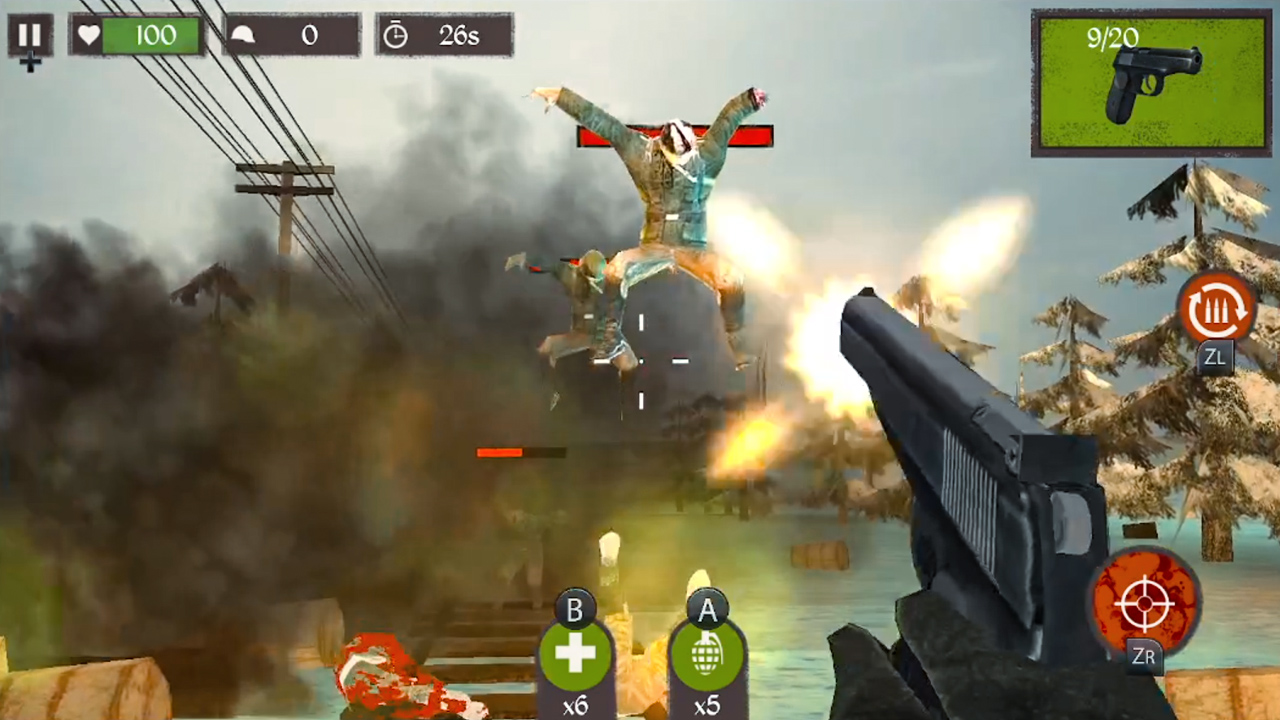Open the pause menu
The image size is (1280, 720).
(x=29, y=35)
